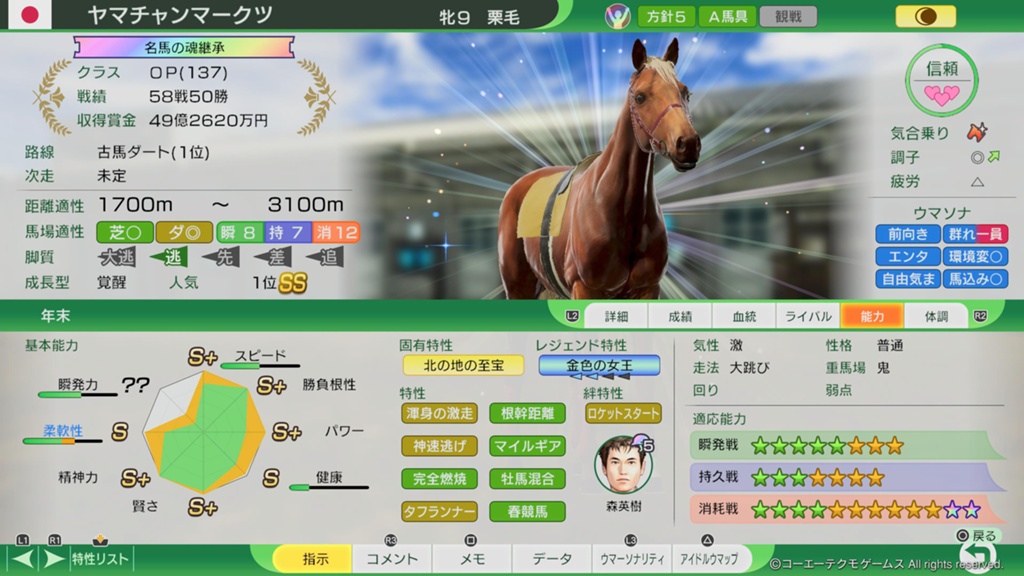1024x576 pixels.
Task: Open the メモ memo option
Action: (x=472, y=559)
